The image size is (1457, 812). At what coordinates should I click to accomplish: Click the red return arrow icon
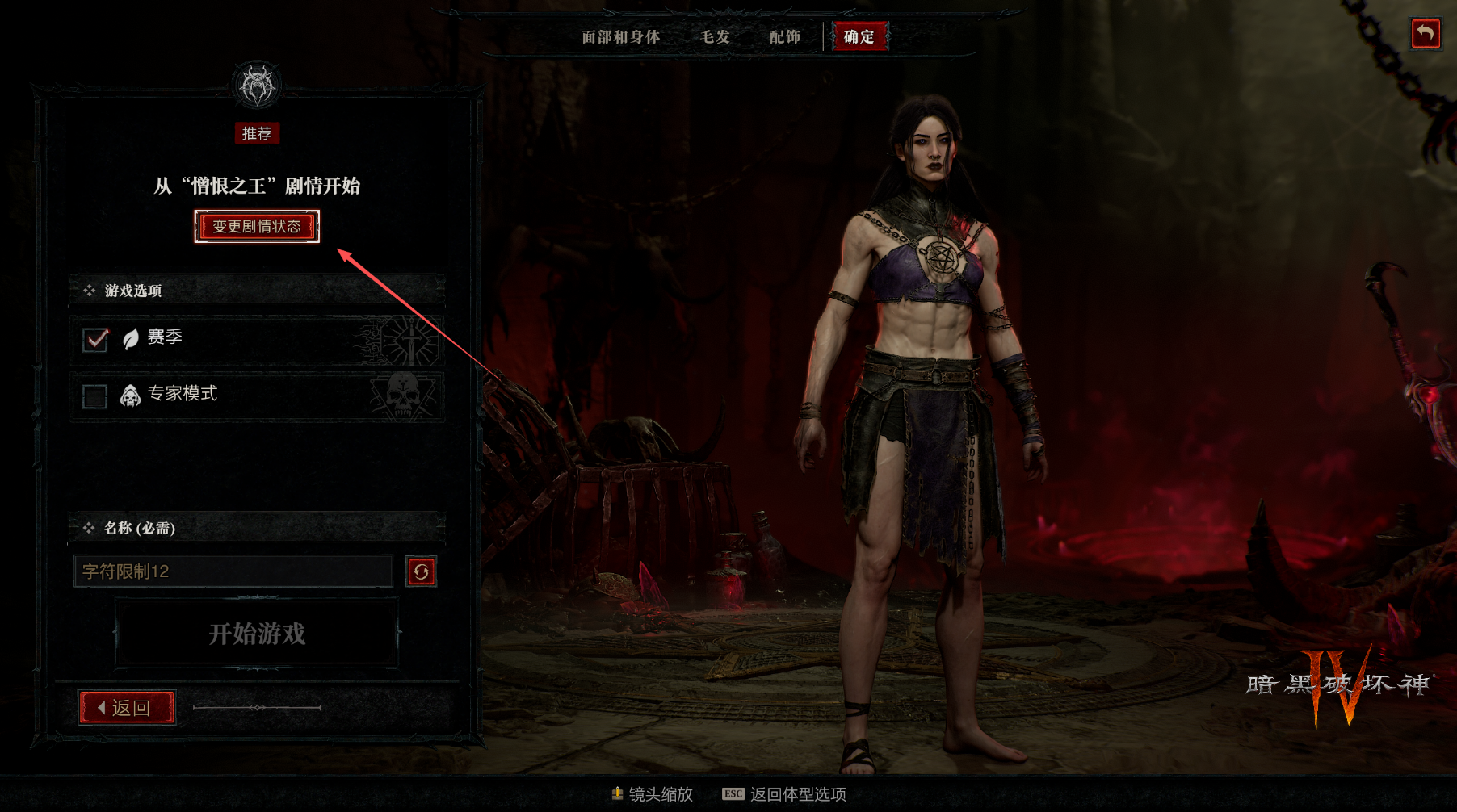pyautogui.click(x=1425, y=34)
